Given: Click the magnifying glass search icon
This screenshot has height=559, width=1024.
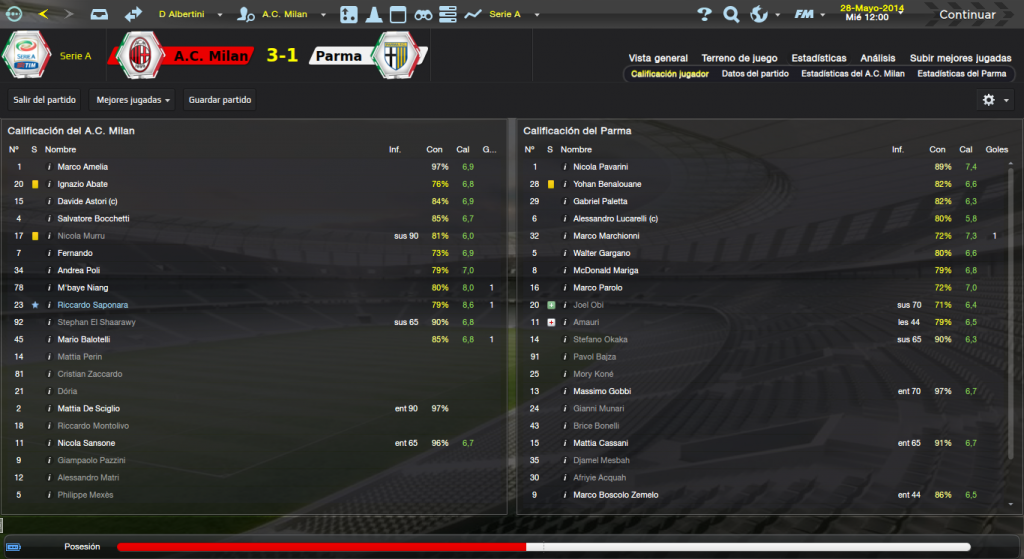Looking at the screenshot, I should tap(731, 15).
